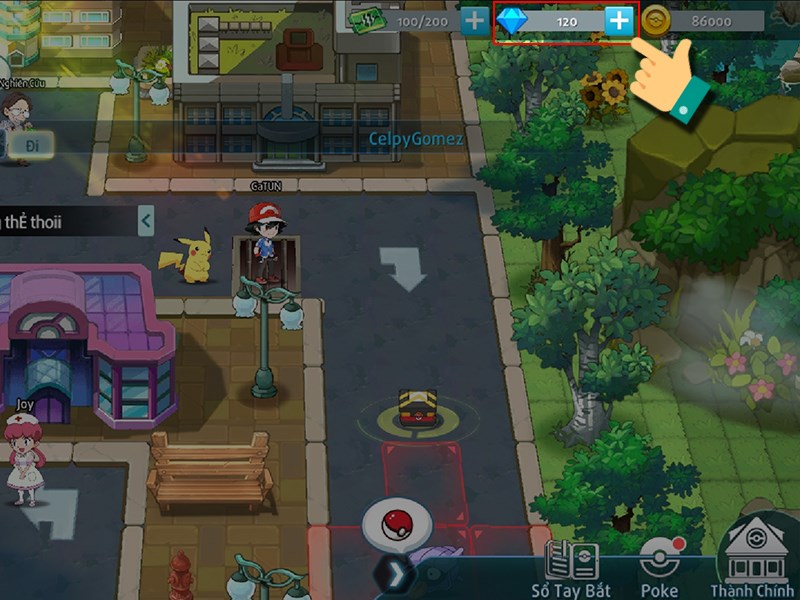Add energy with the plus next to 100/200
Viewport: 800px width, 600px height.
point(474,21)
